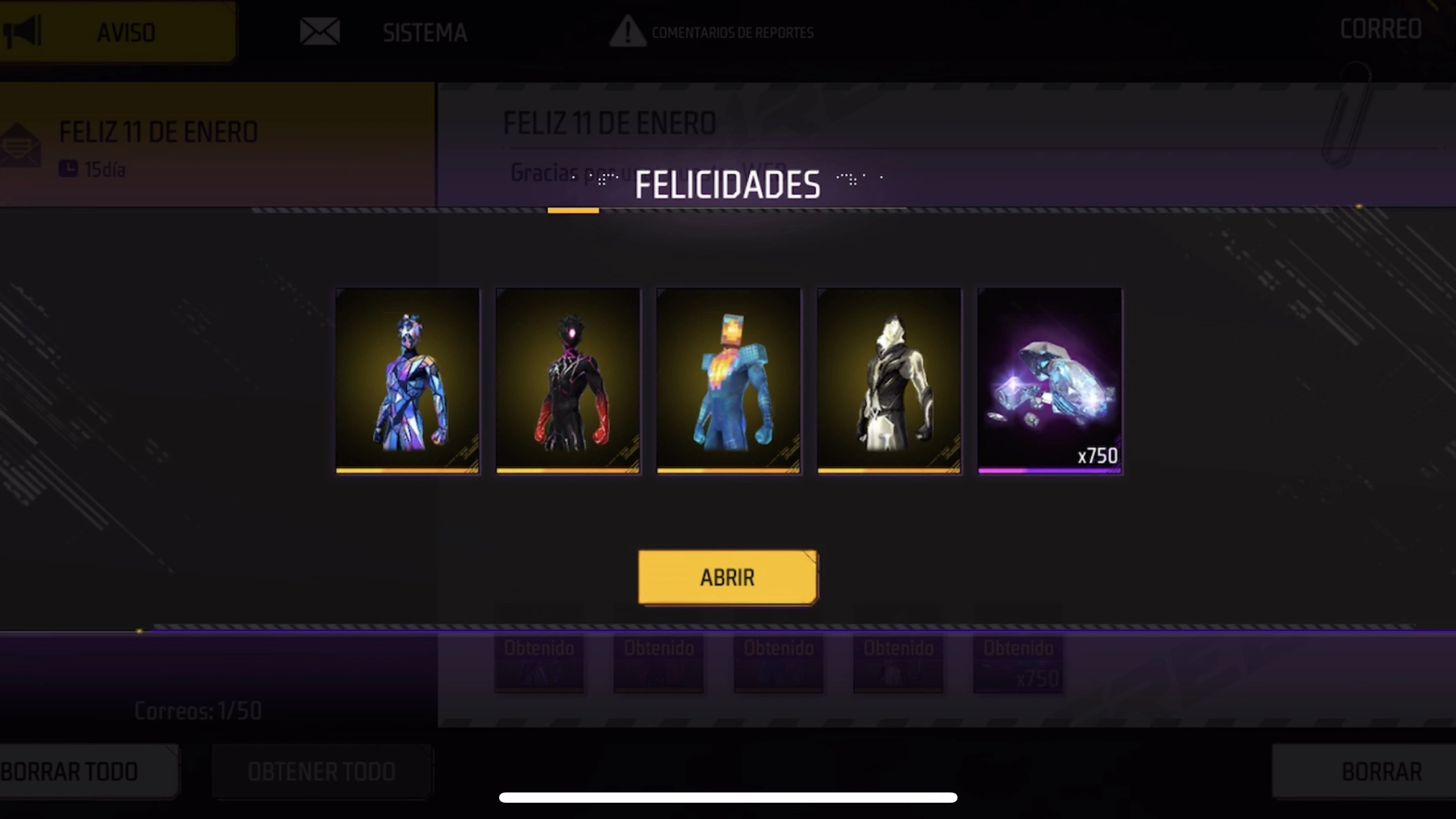Select the Feliz 11 de Enero mail

coord(217,145)
